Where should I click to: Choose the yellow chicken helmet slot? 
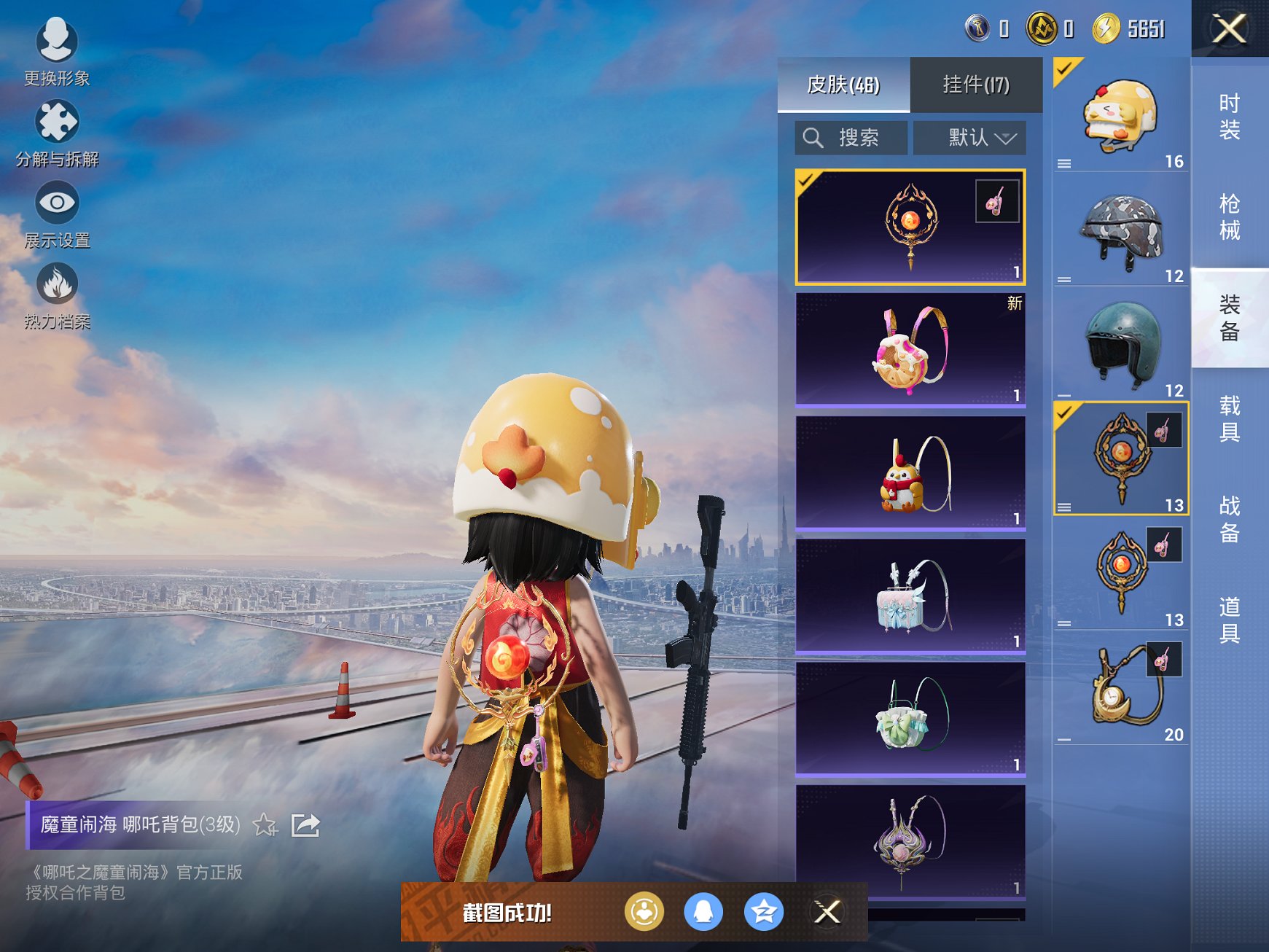coord(1120,115)
